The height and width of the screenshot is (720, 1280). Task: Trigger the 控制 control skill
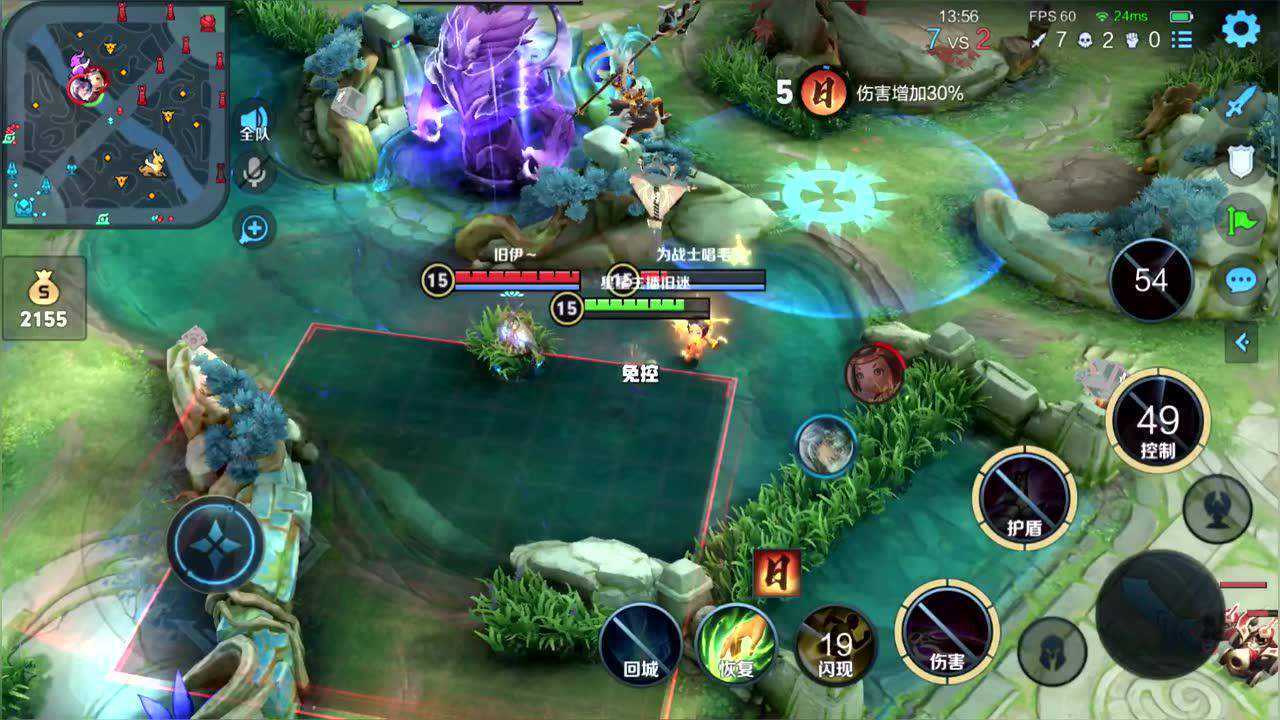[1157, 420]
